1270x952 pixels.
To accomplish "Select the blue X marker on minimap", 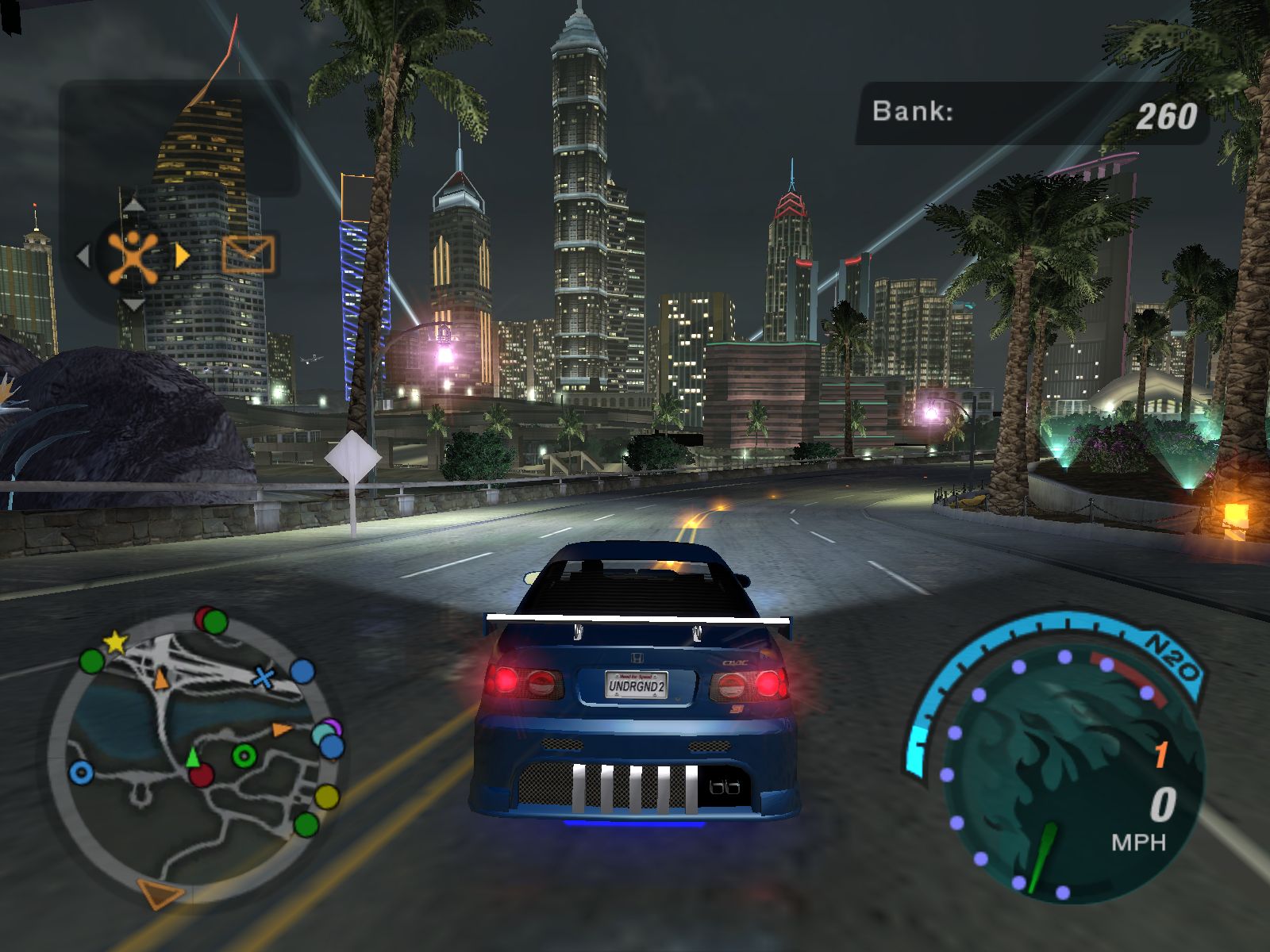I will [x=264, y=677].
